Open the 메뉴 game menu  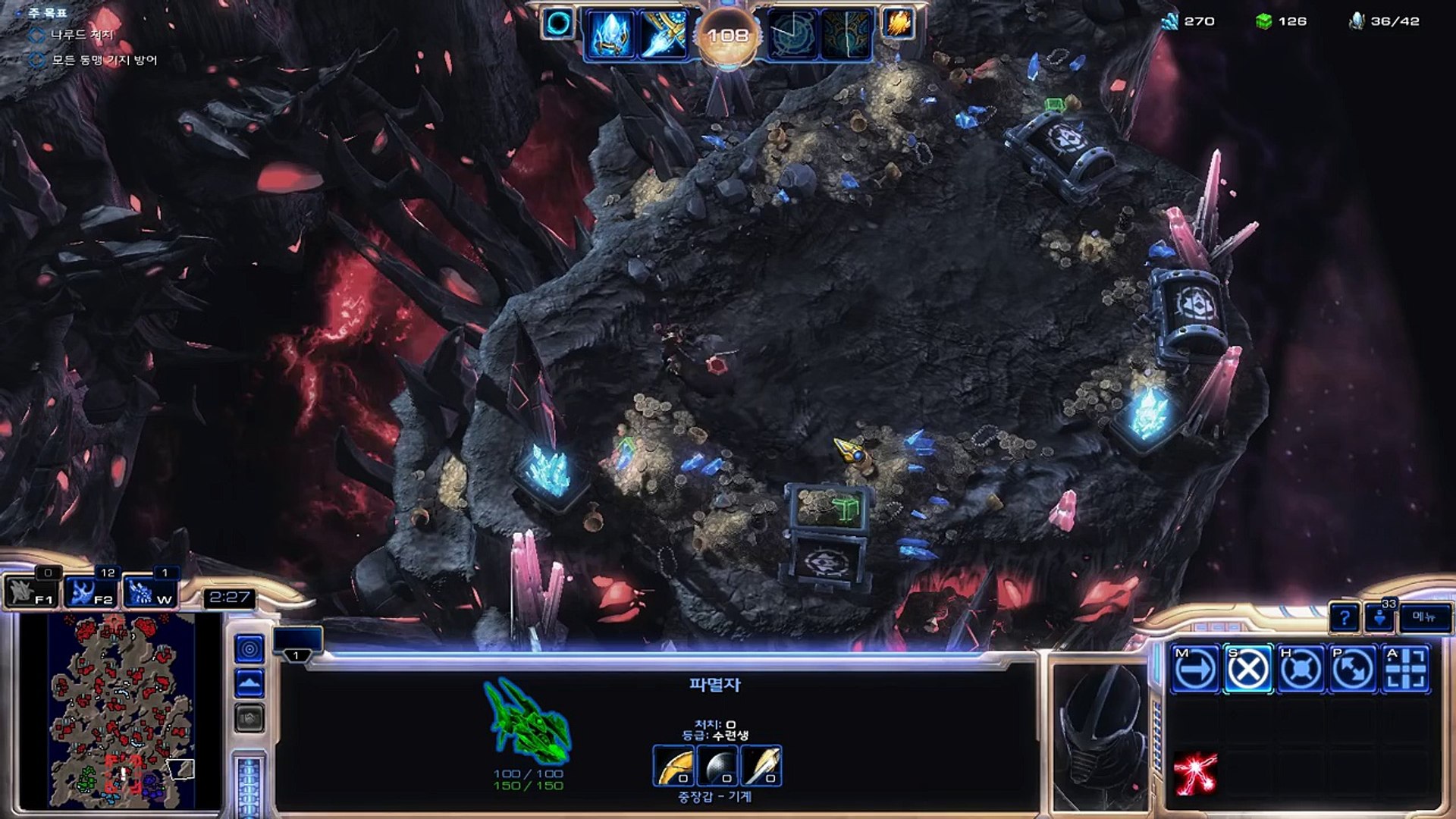click(x=1424, y=617)
